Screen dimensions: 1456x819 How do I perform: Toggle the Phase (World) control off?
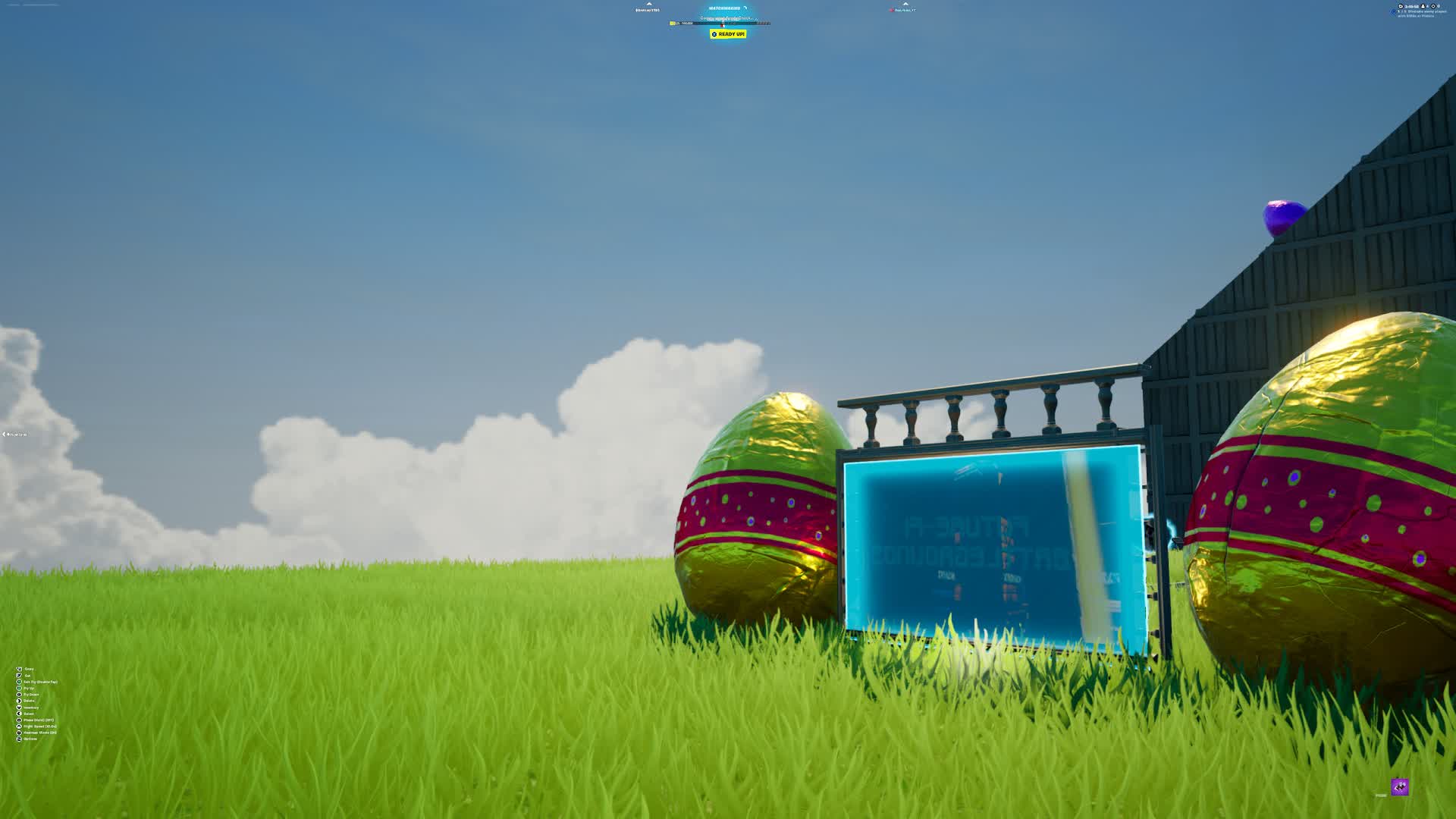click(19, 720)
